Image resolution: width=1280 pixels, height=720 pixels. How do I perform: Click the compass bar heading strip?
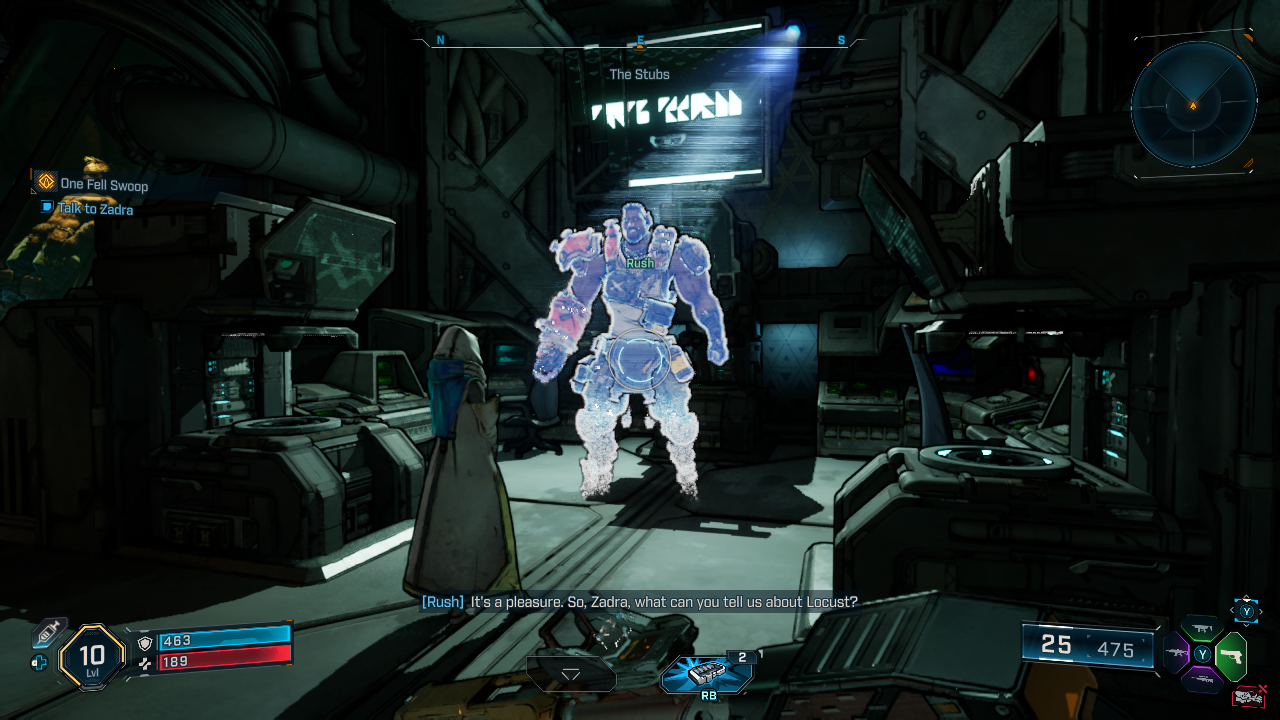point(640,41)
